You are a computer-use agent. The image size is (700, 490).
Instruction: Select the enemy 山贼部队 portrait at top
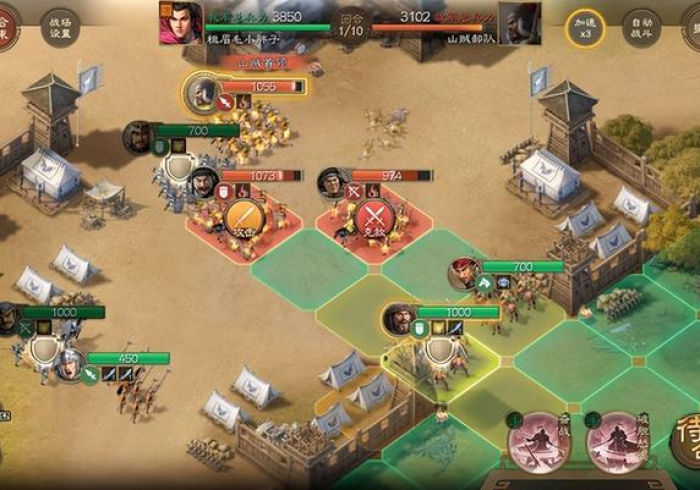tap(519, 23)
